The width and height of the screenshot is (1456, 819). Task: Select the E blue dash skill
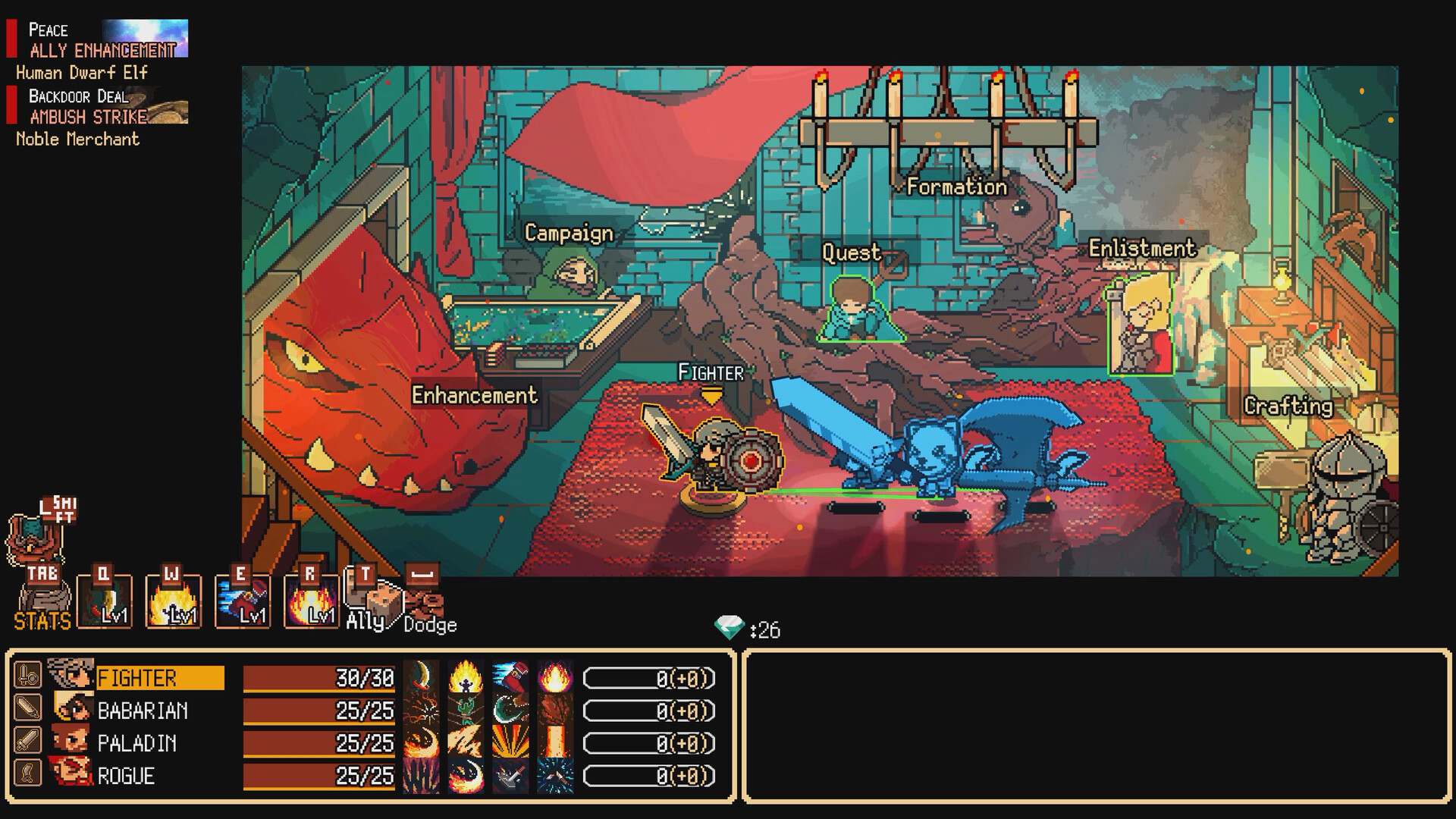tap(244, 601)
